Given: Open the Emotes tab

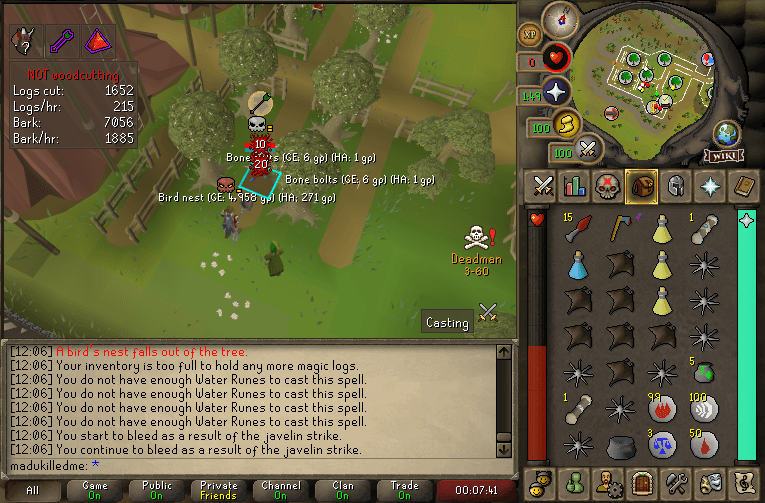Looking at the screenshot, I should point(710,482).
